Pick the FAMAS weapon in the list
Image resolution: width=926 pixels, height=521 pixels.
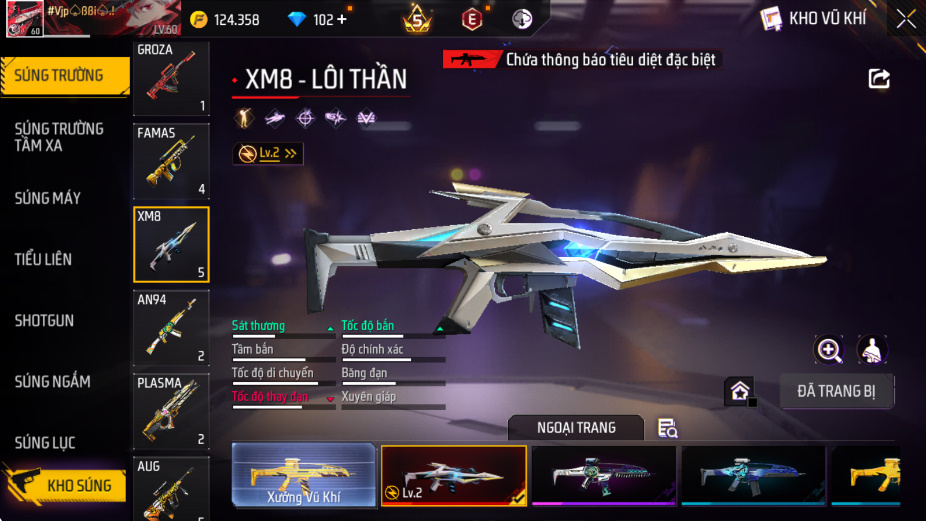pos(171,160)
